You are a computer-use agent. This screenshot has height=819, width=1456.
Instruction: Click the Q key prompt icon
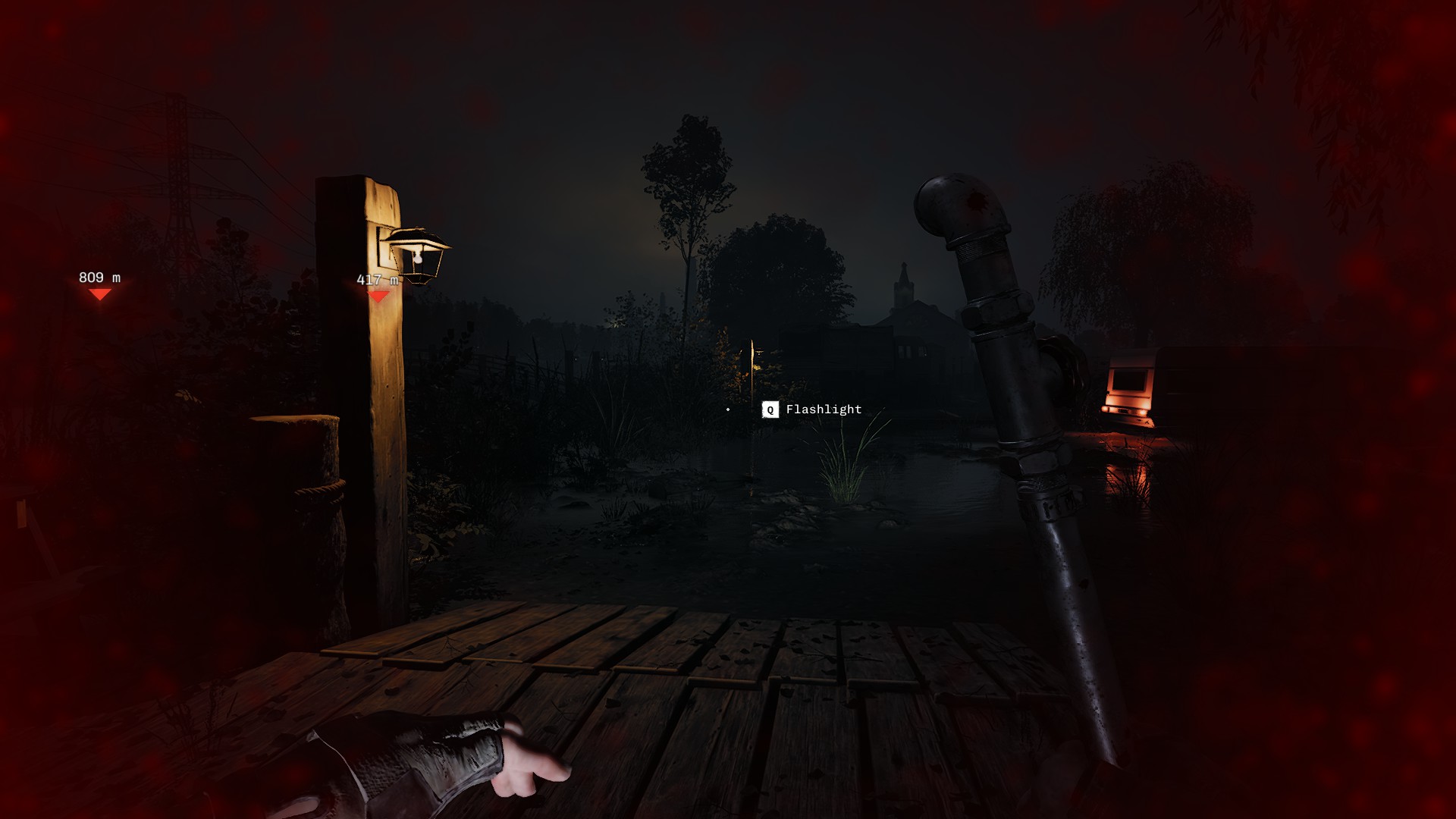coord(769,409)
